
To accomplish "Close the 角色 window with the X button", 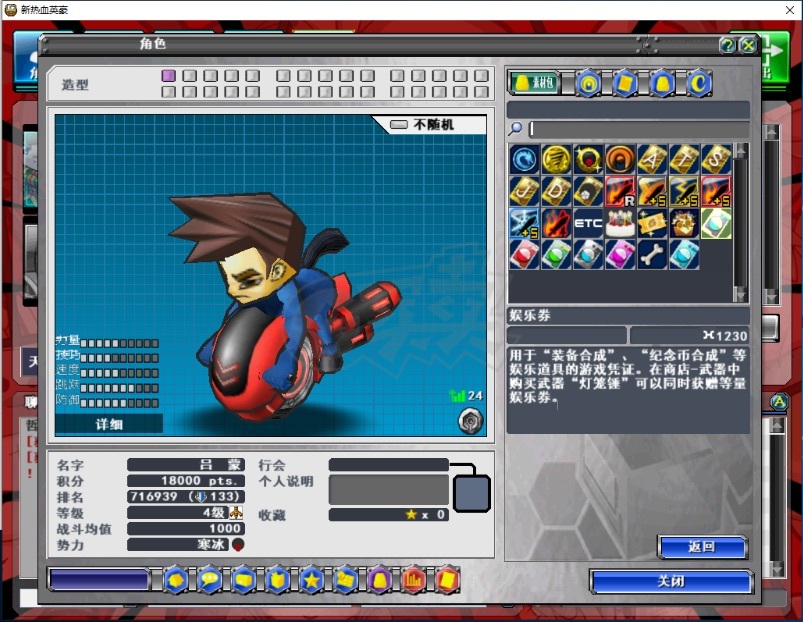I will [x=747, y=45].
